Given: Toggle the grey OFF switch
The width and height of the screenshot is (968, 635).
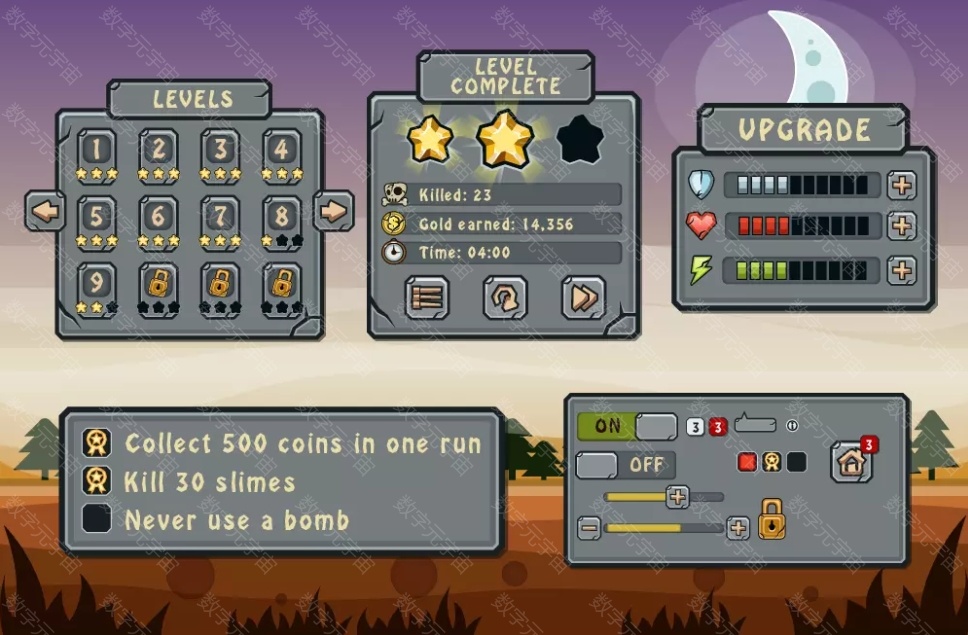Looking at the screenshot, I should click(626, 465).
